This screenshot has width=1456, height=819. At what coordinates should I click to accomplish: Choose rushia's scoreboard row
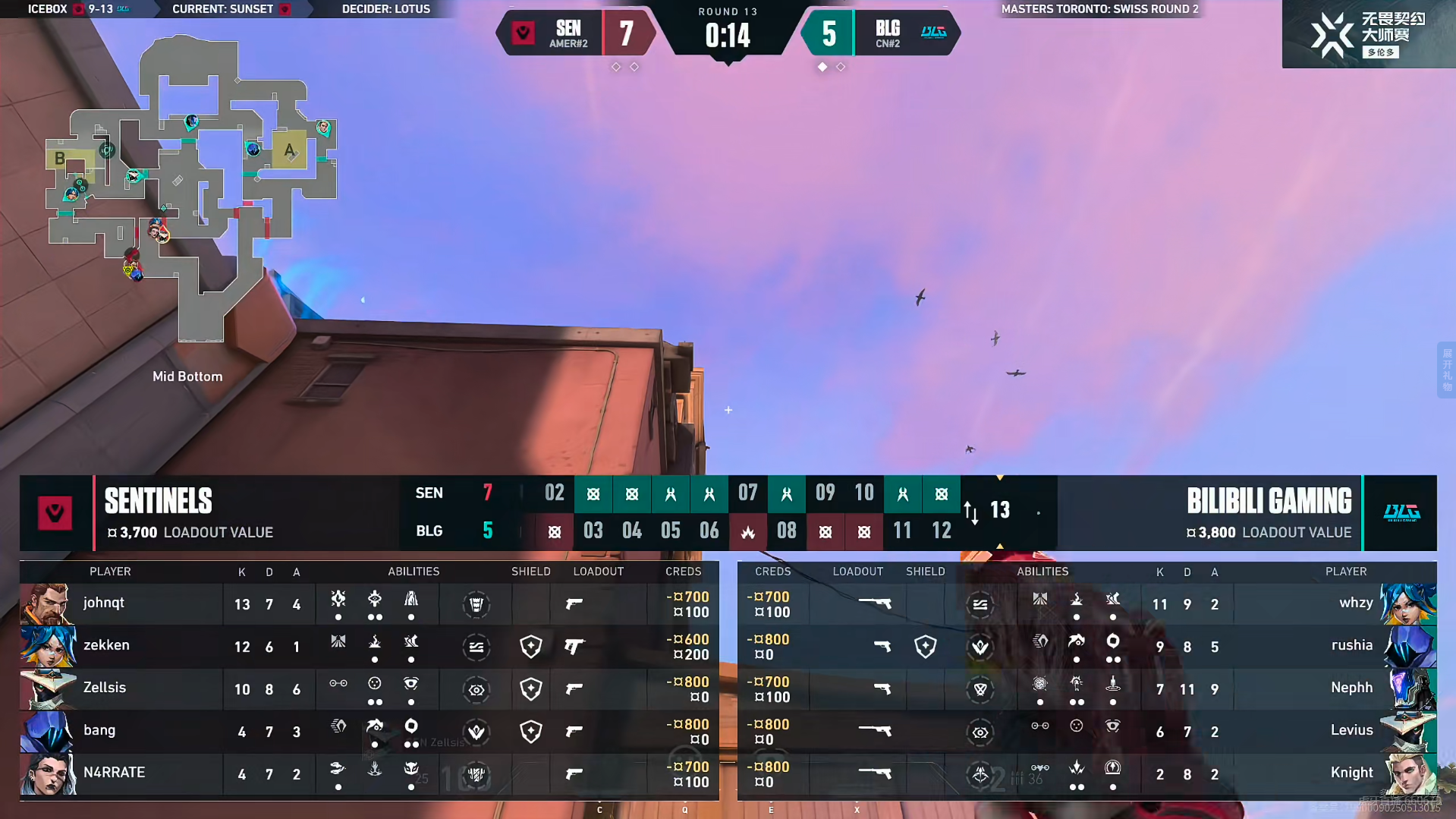(x=1351, y=646)
